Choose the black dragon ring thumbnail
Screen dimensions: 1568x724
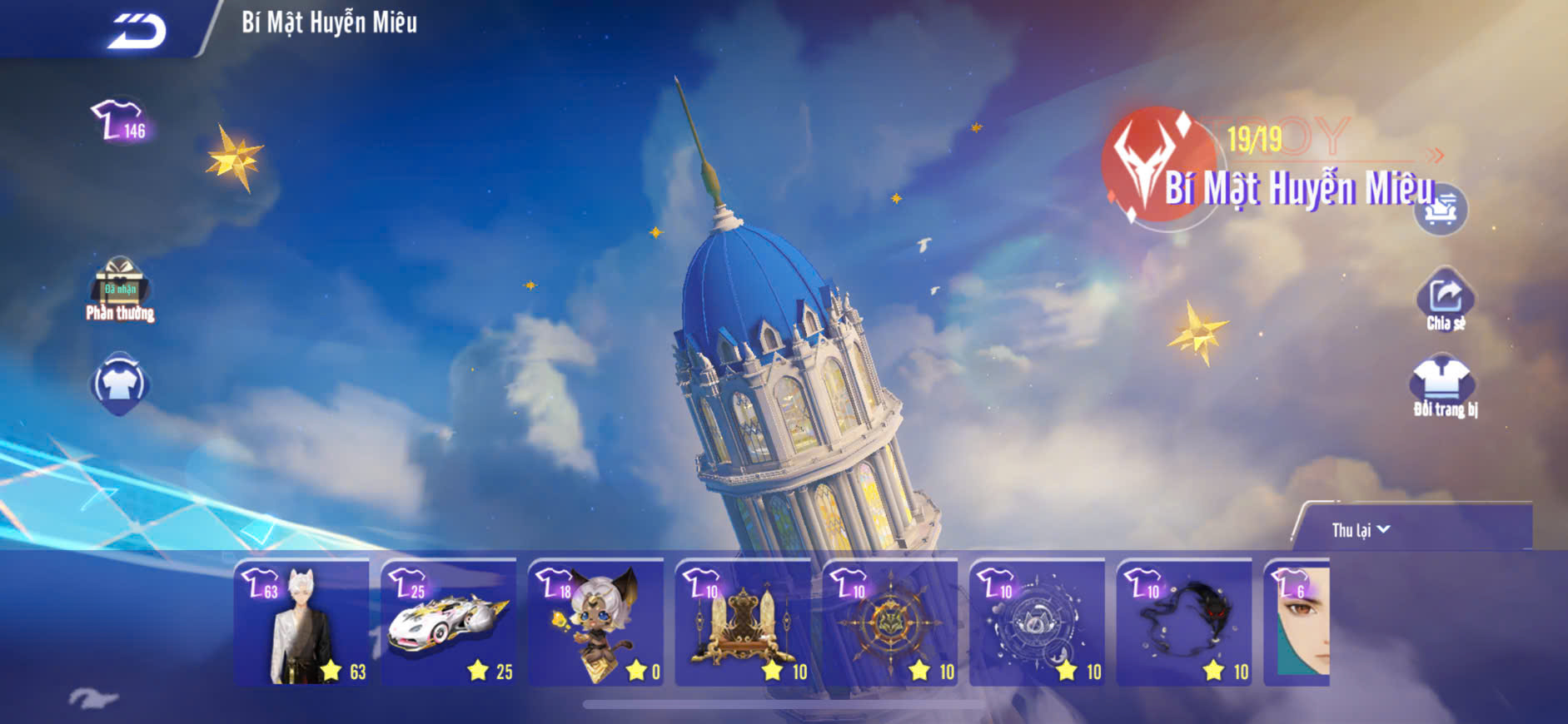1184,622
